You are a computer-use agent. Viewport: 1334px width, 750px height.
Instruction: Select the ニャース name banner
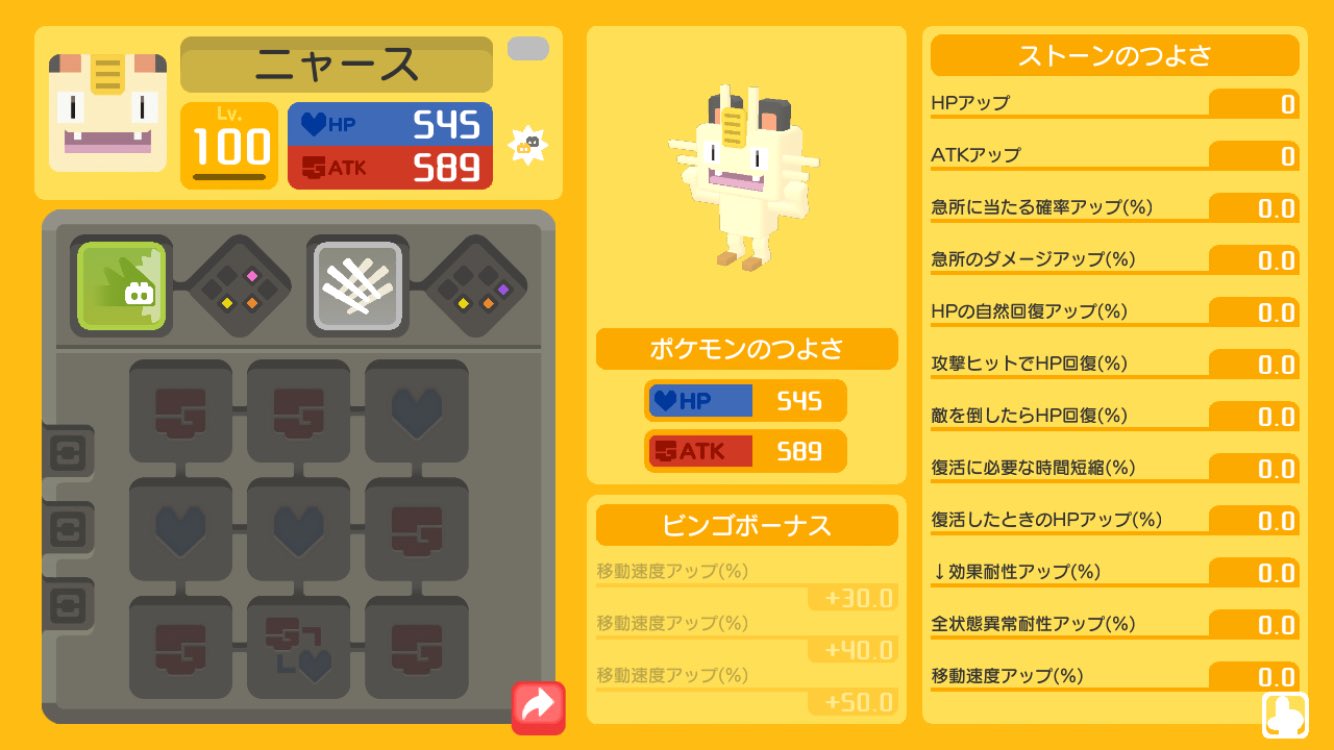point(336,62)
